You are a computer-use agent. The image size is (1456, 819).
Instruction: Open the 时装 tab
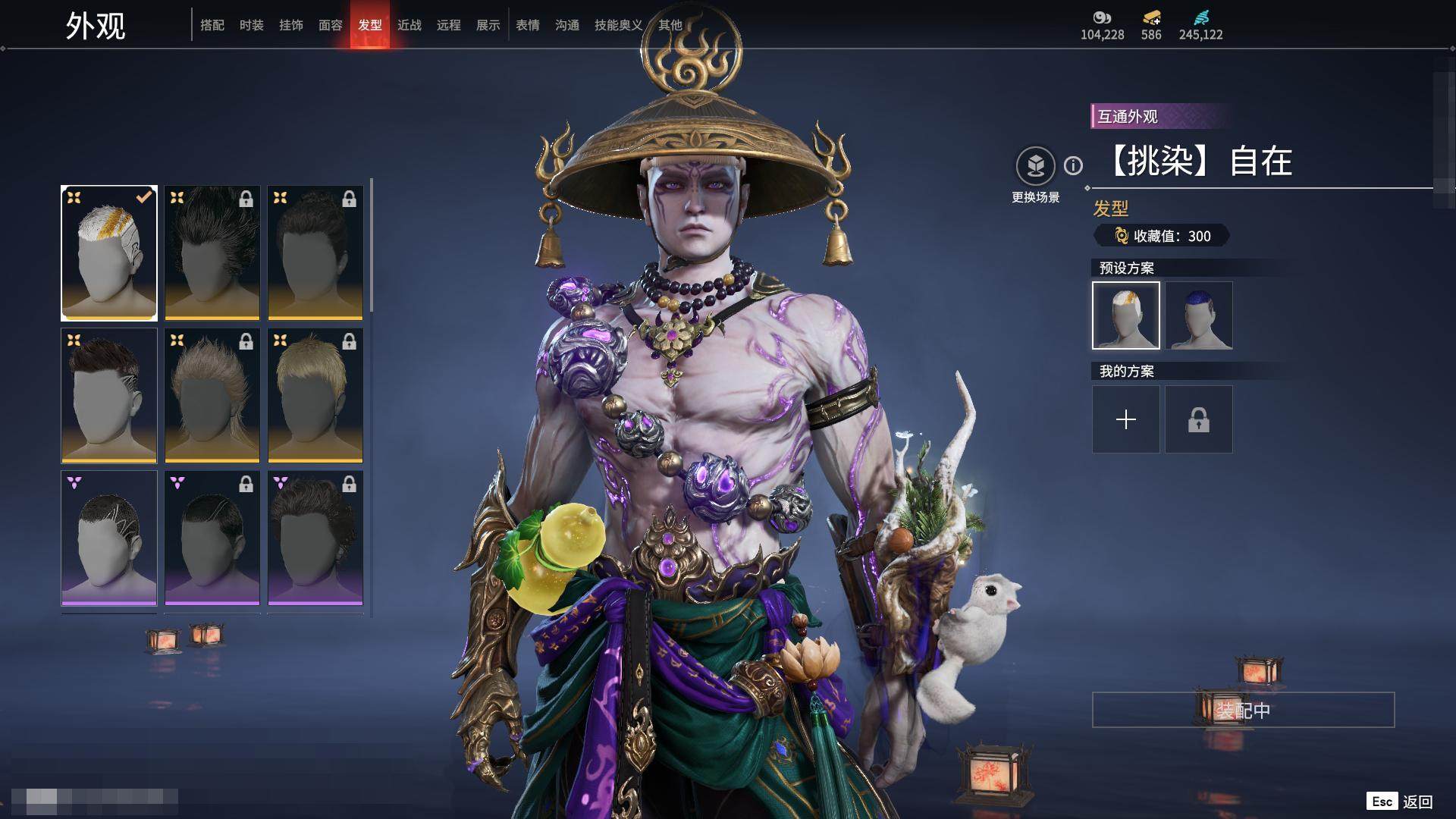click(x=252, y=25)
